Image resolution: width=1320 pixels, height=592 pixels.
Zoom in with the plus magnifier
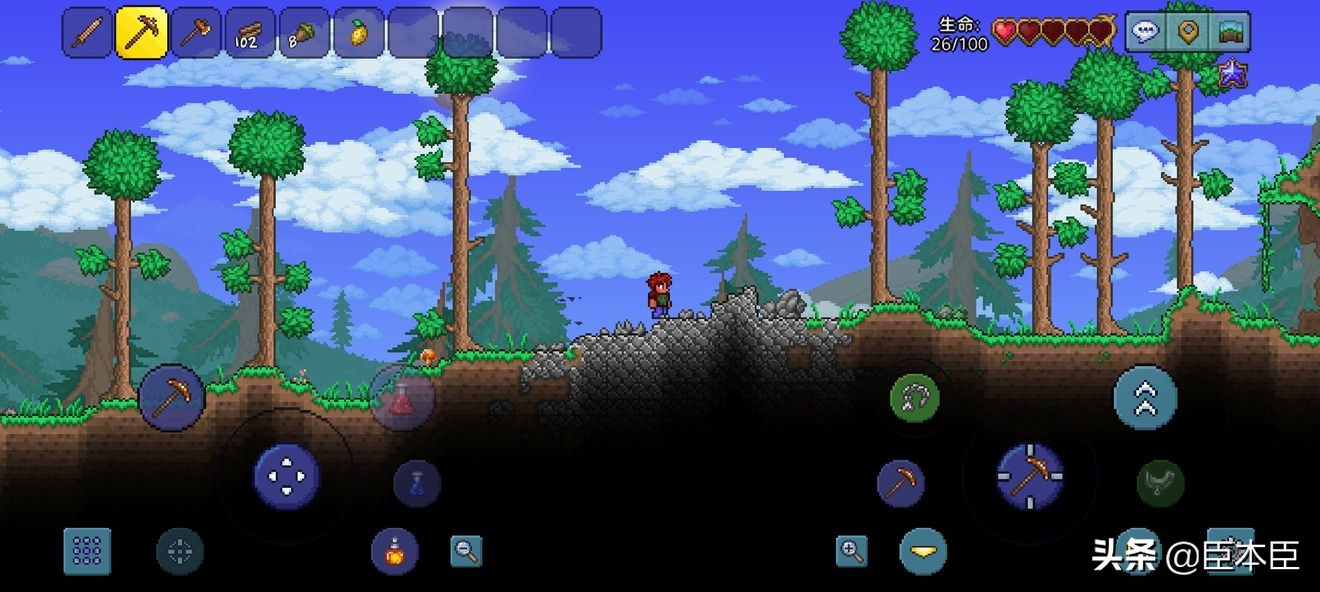[x=852, y=550]
